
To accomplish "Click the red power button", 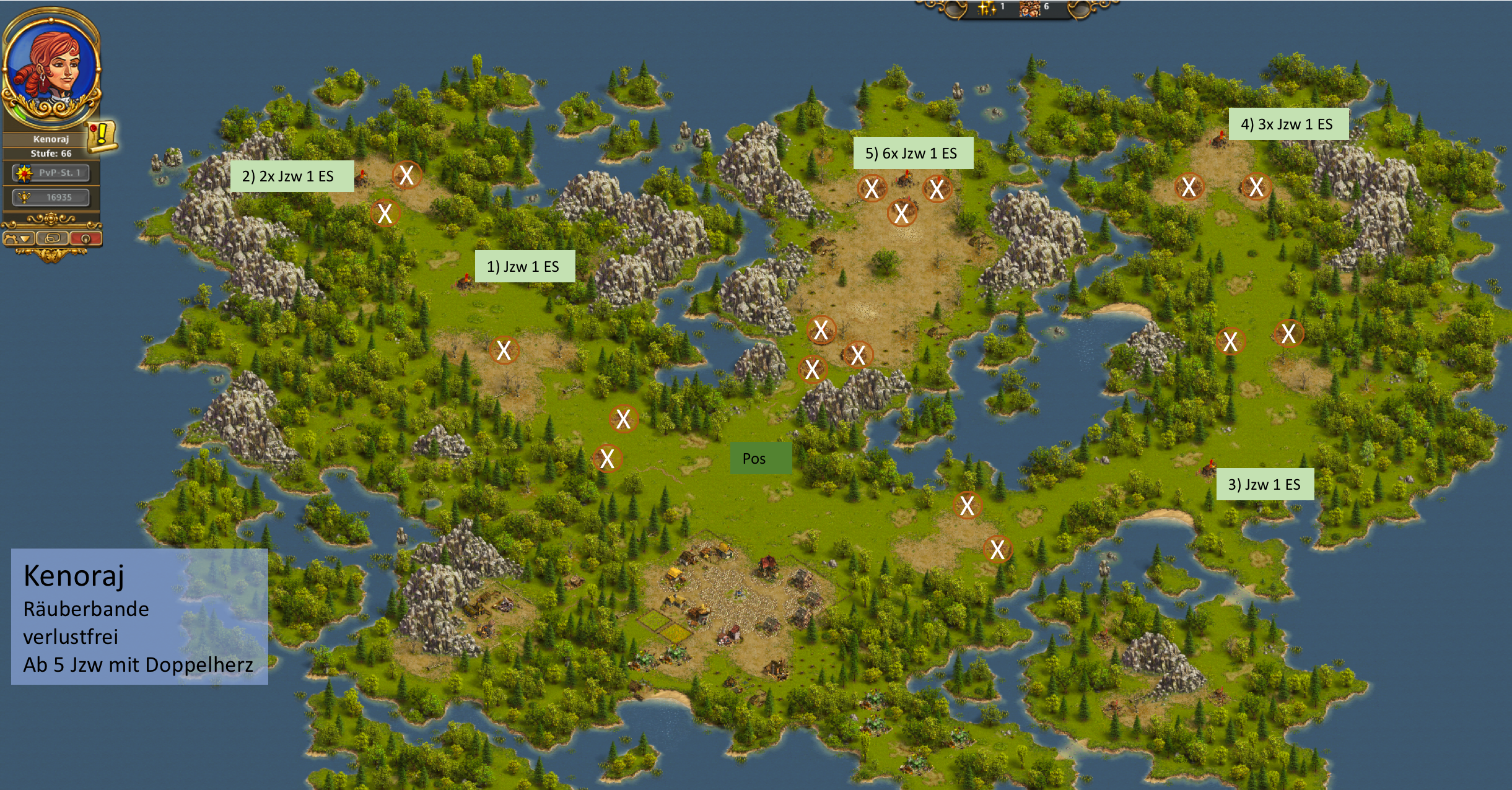I will (85, 238).
